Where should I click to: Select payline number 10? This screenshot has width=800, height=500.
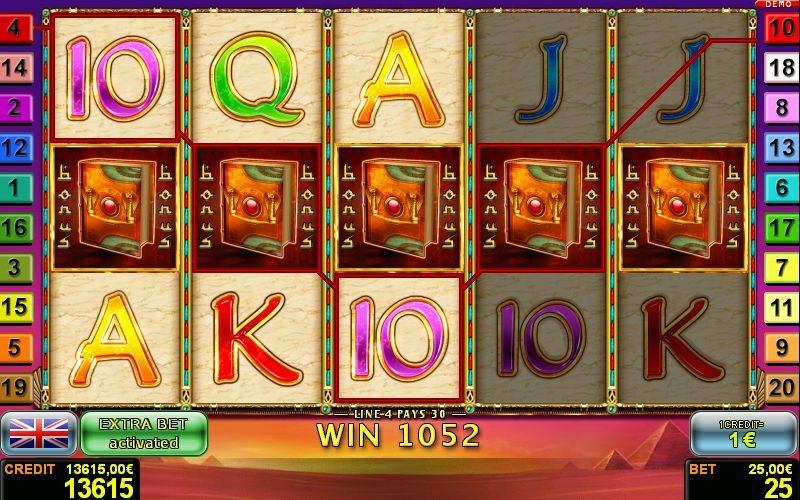(780, 29)
